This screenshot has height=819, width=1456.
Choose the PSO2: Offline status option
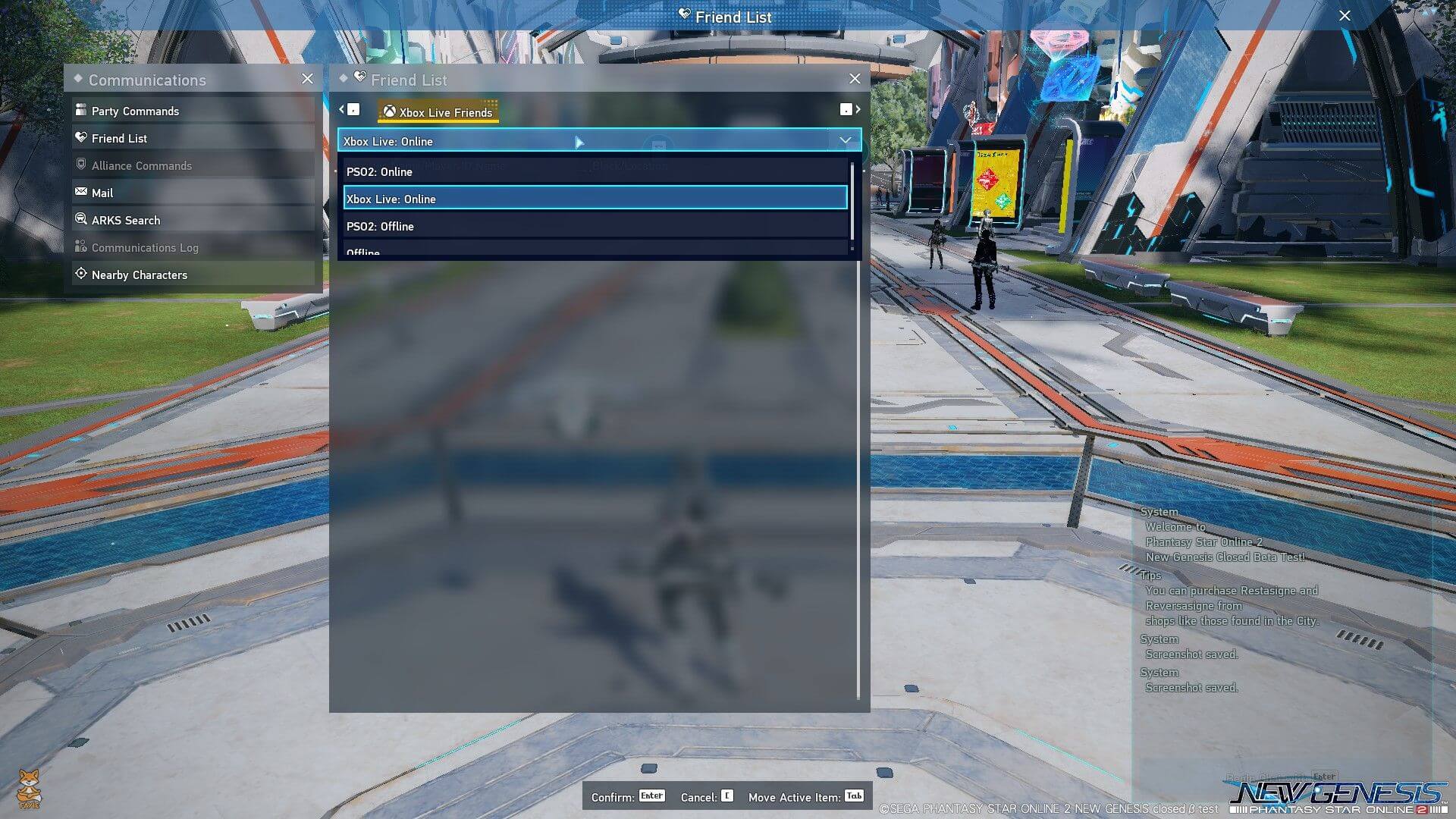(380, 226)
